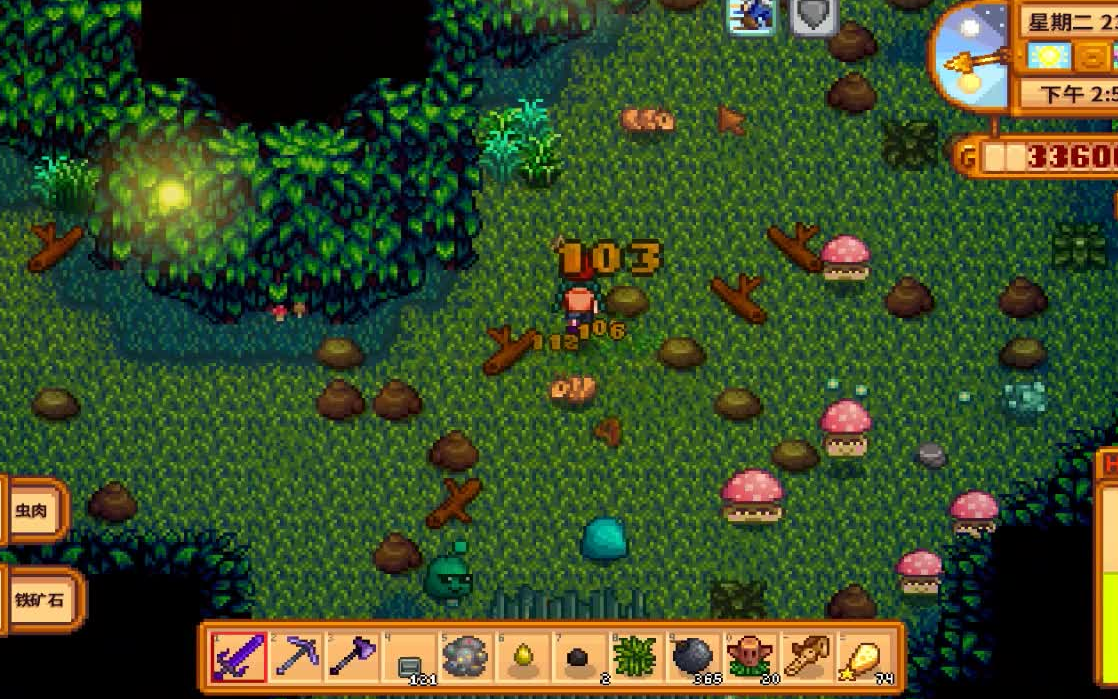Select the red-faced item stack of 20

[748, 657]
